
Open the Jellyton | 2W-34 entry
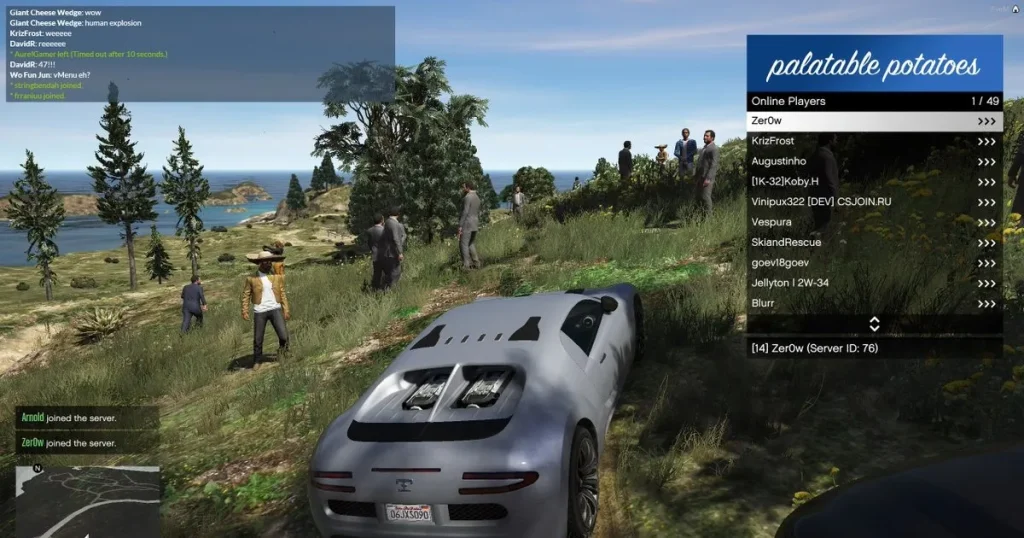(874, 283)
